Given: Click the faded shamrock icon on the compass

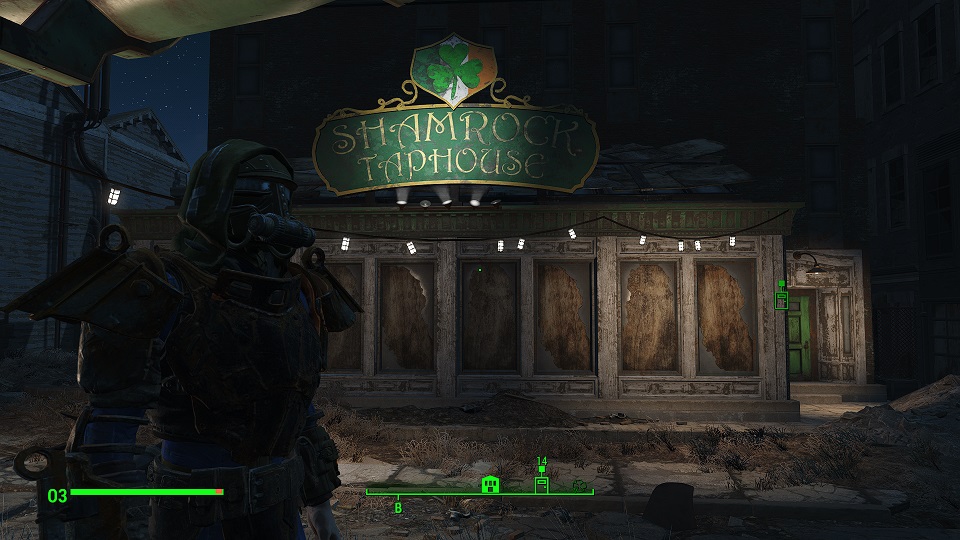Looking at the screenshot, I should 578,486.
